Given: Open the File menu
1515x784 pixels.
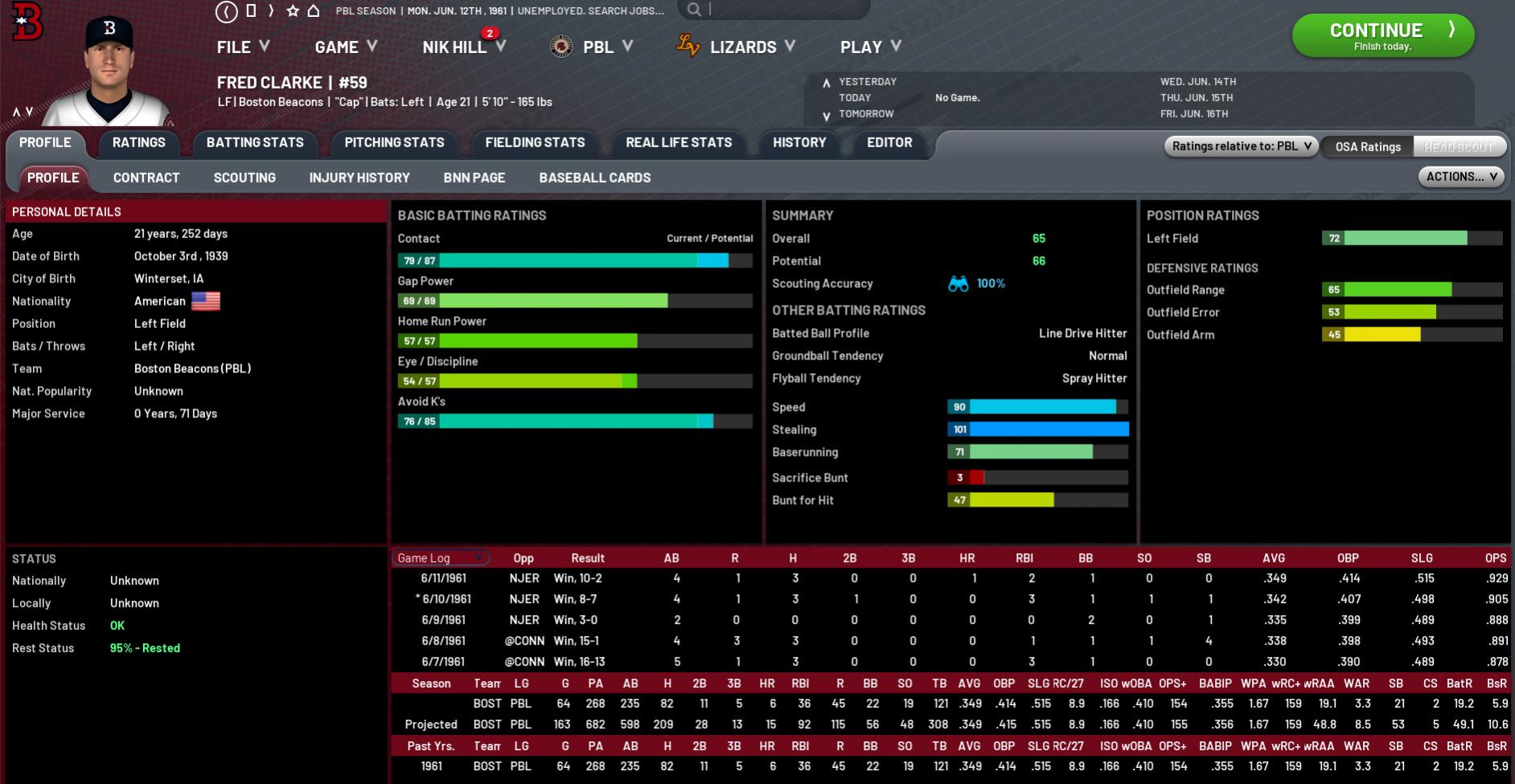Looking at the screenshot, I should click(242, 47).
